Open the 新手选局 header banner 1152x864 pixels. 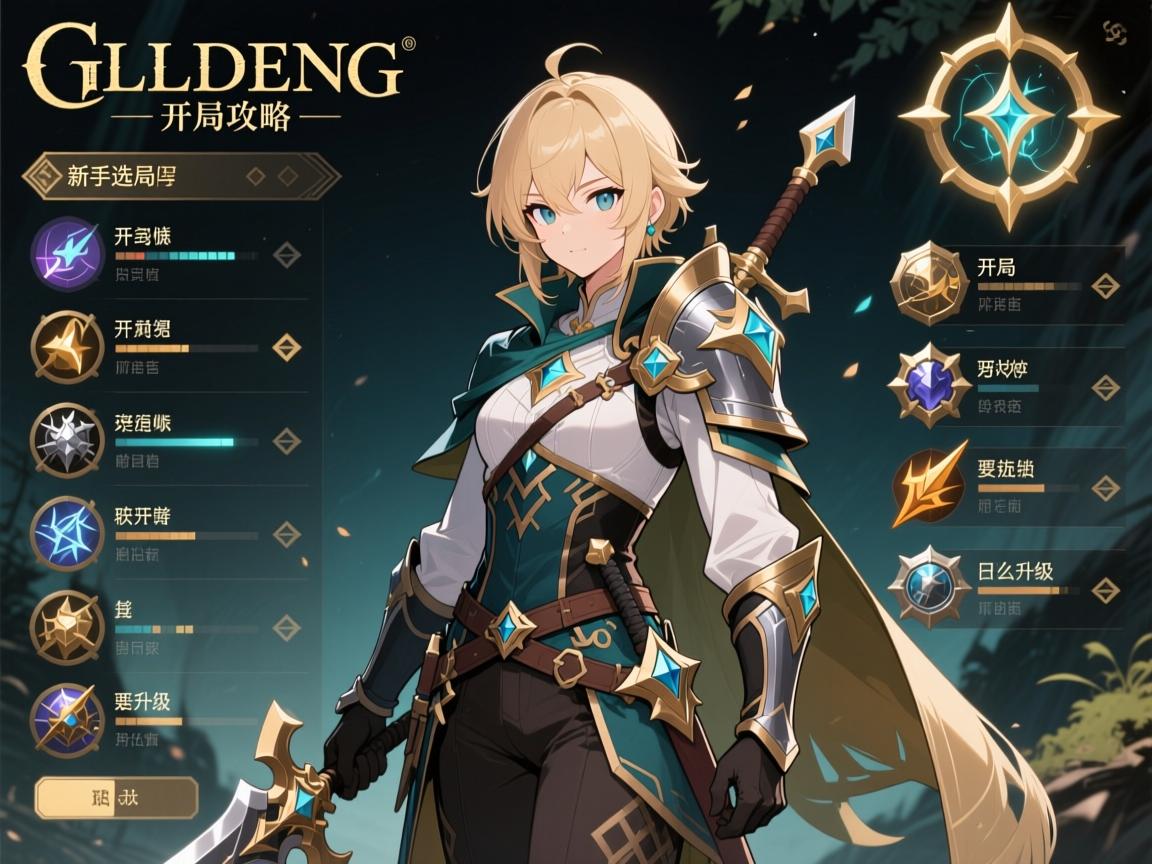coord(180,177)
